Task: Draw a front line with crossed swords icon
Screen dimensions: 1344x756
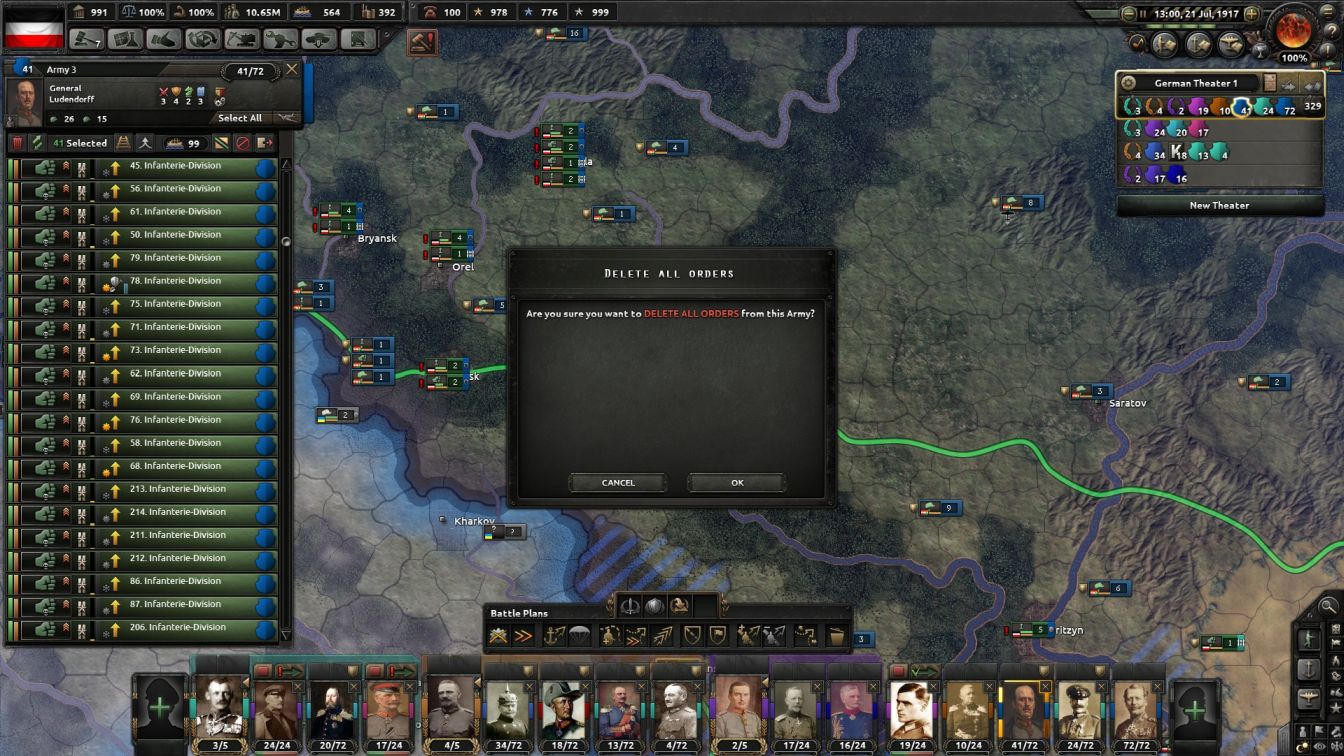Action: [x=498, y=636]
